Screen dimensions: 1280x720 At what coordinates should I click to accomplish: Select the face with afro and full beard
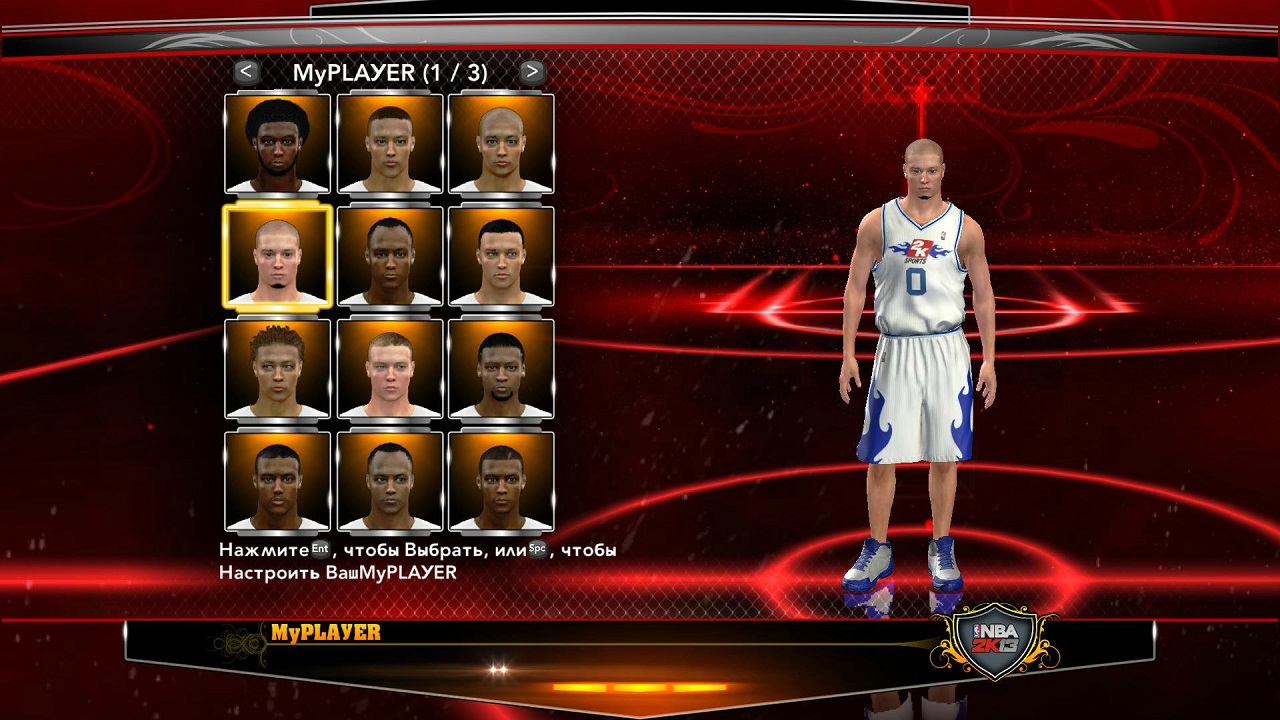pos(277,144)
